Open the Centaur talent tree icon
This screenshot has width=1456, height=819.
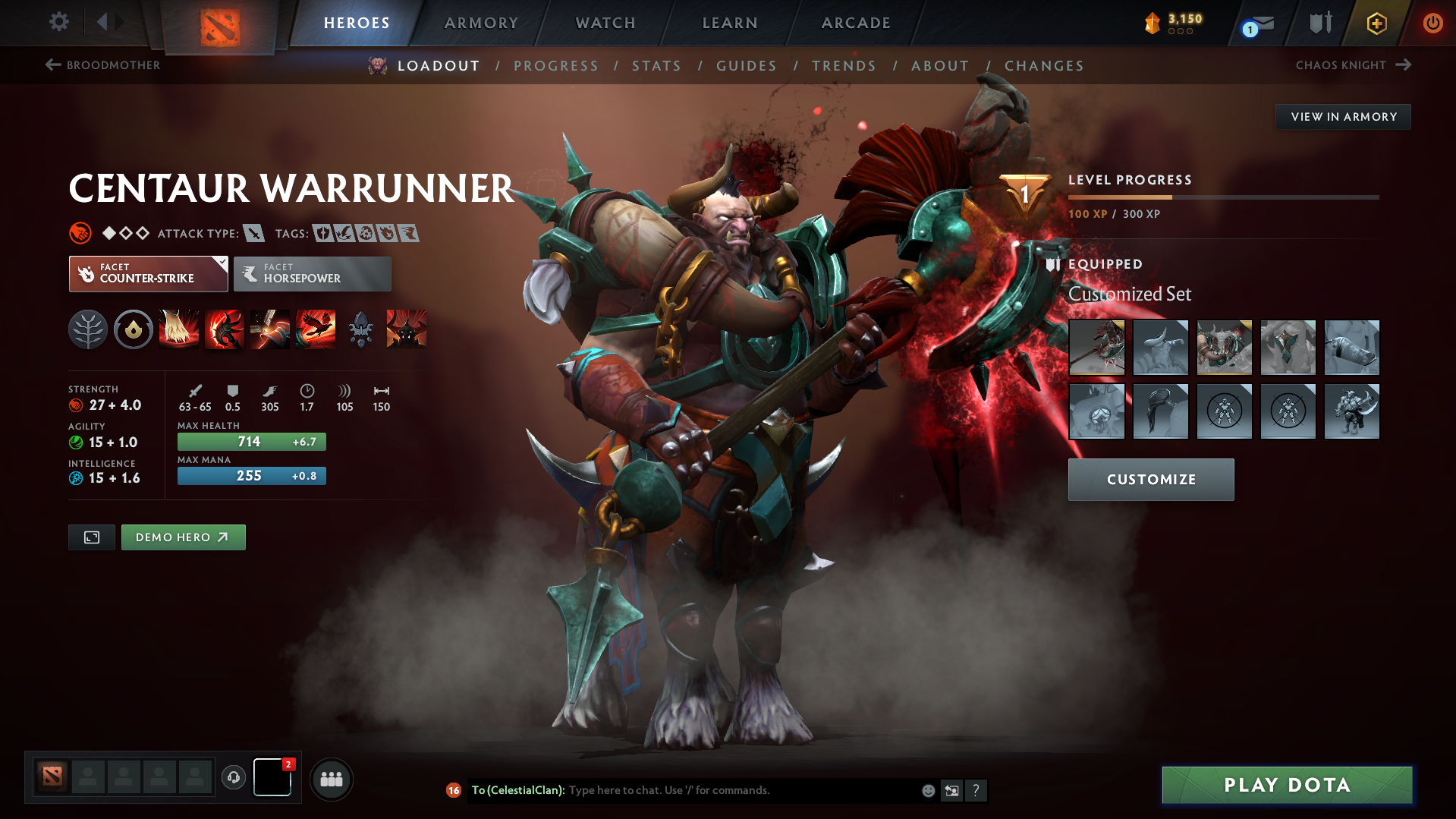pyautogui.click(x=88, y=329)
